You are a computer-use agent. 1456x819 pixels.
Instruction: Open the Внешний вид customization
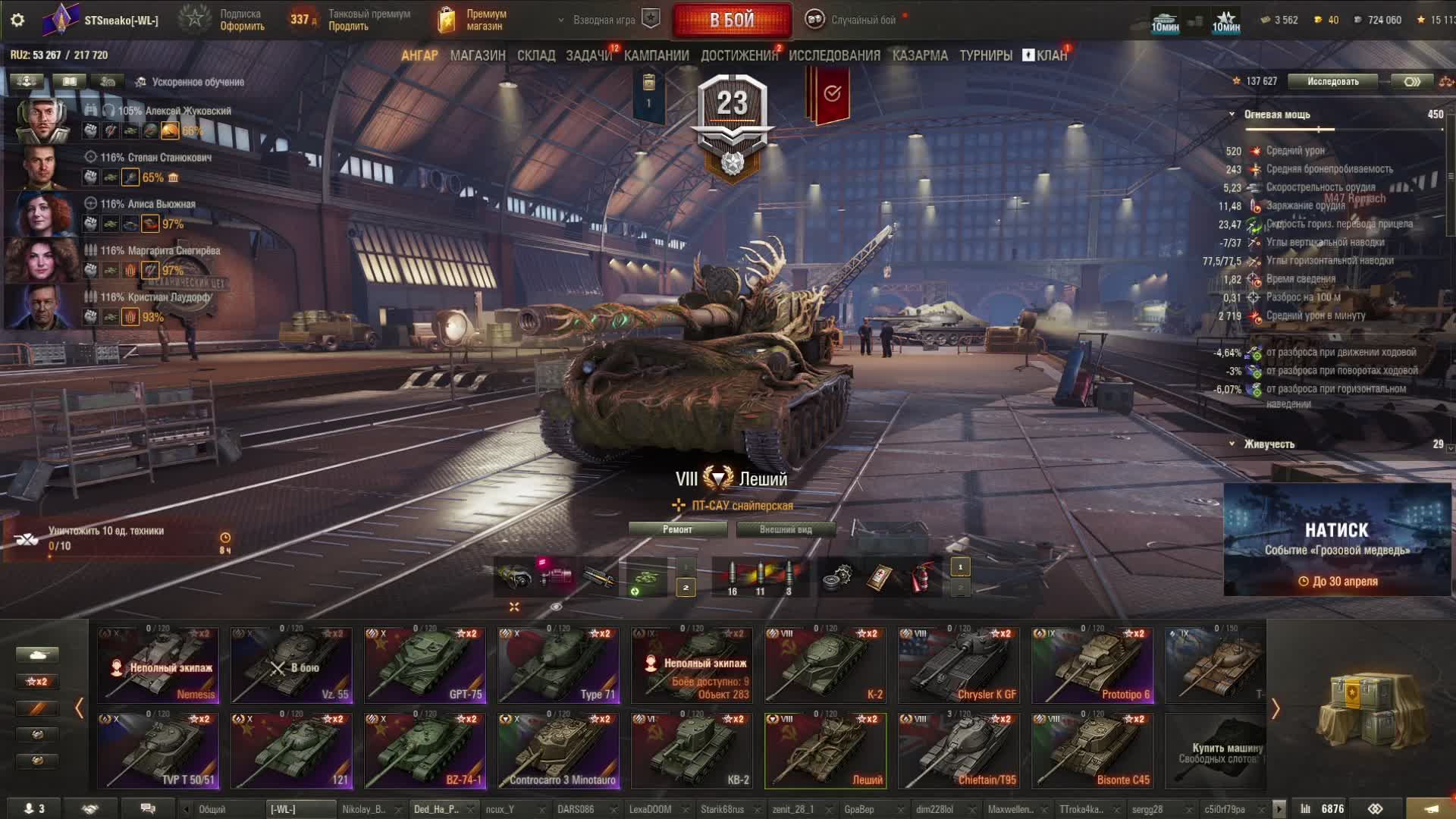[x=786, y=529]
